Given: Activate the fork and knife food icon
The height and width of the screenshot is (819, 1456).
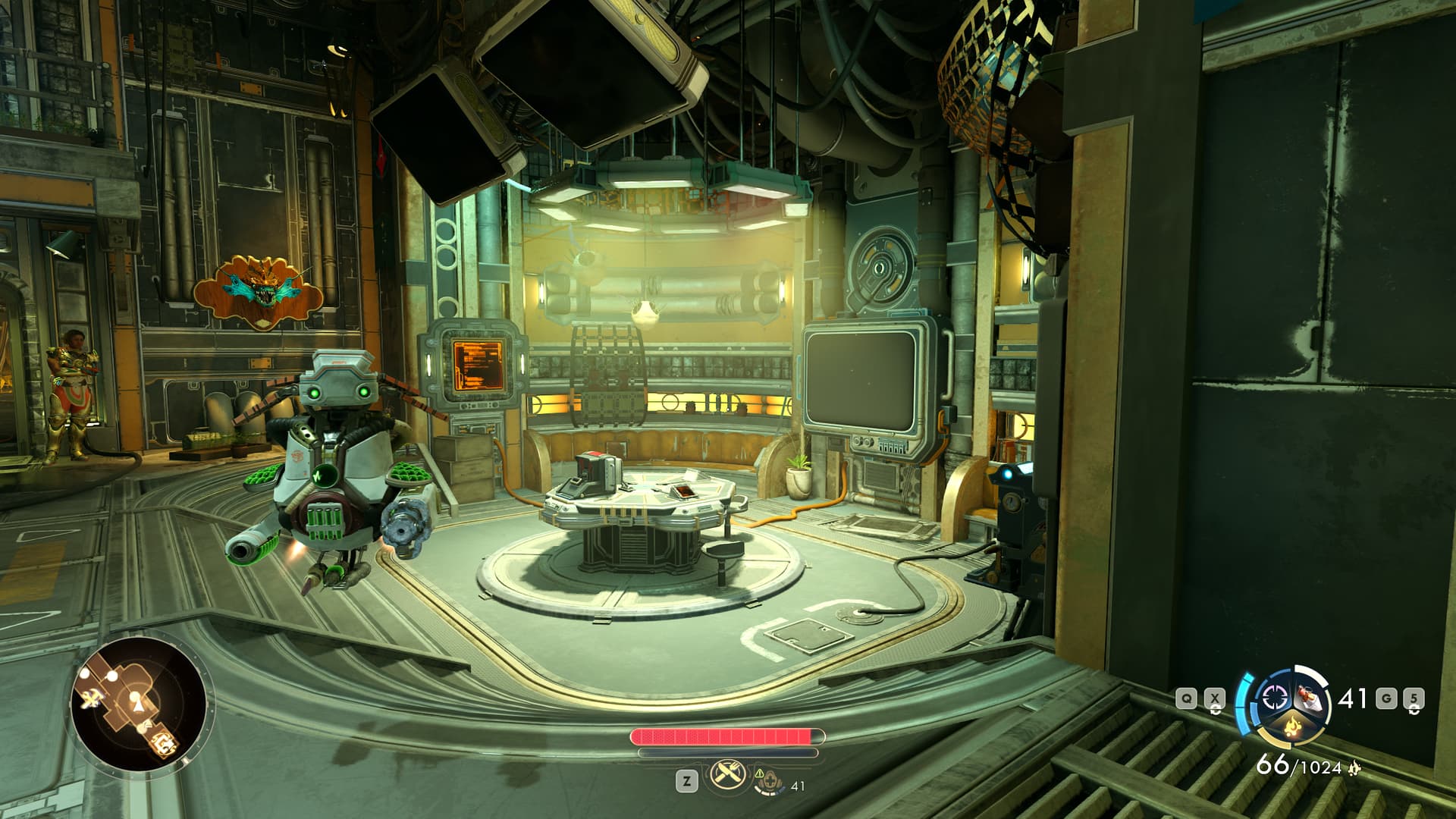Looking at the screenshot, I should (723, 776).
